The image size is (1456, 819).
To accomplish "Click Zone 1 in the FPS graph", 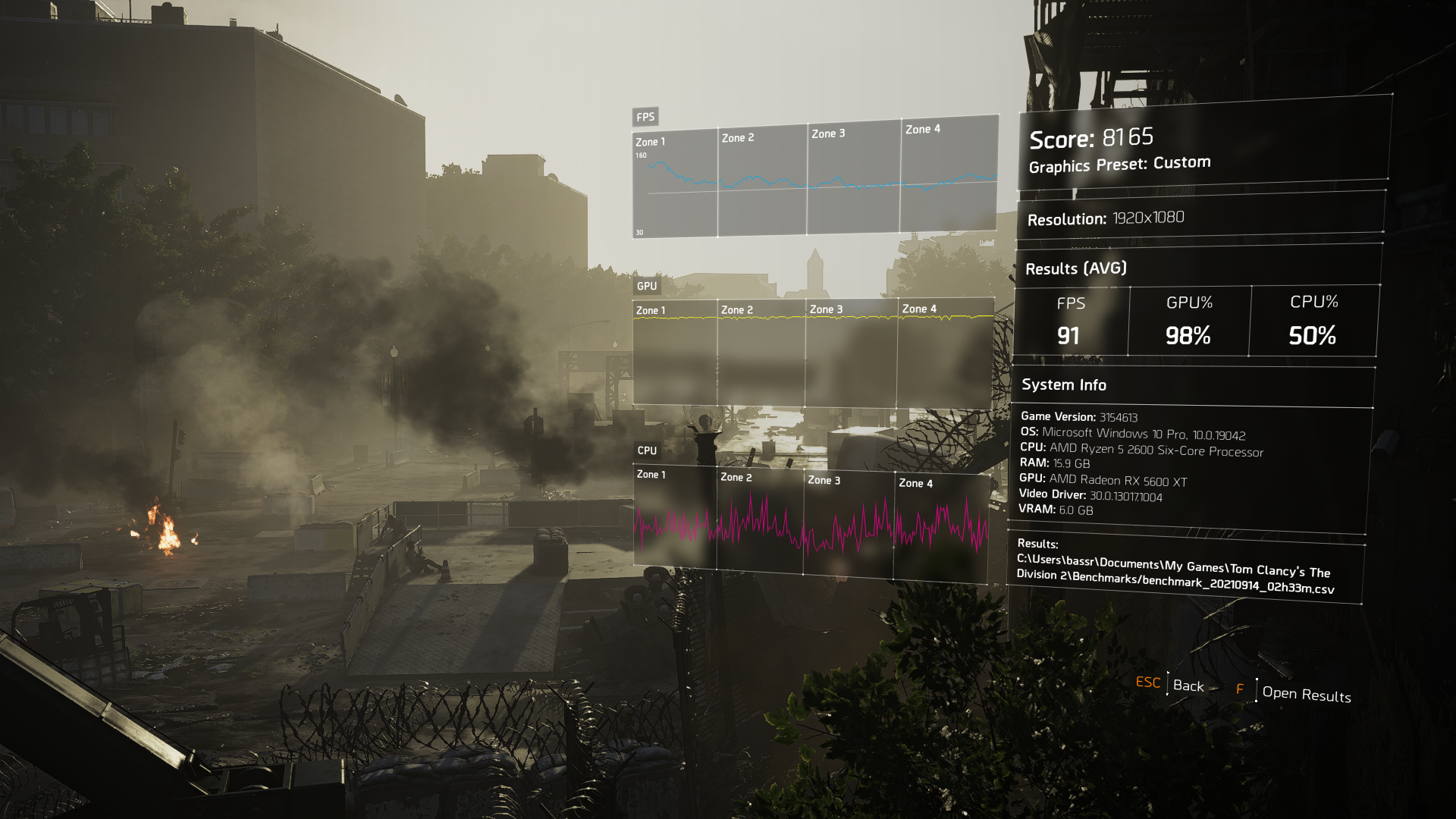I will [650, 141].
